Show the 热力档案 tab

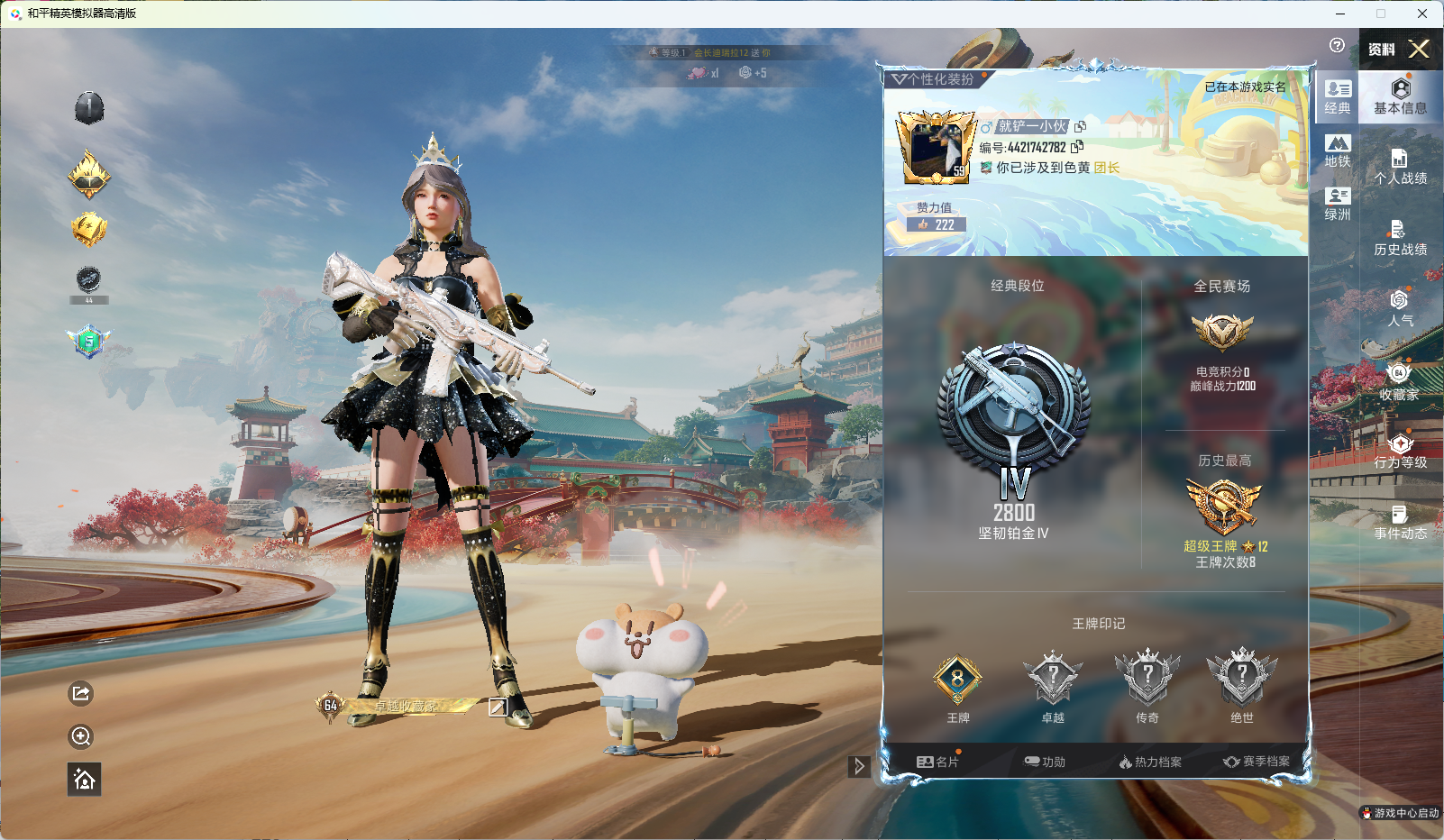(1150, 762)
